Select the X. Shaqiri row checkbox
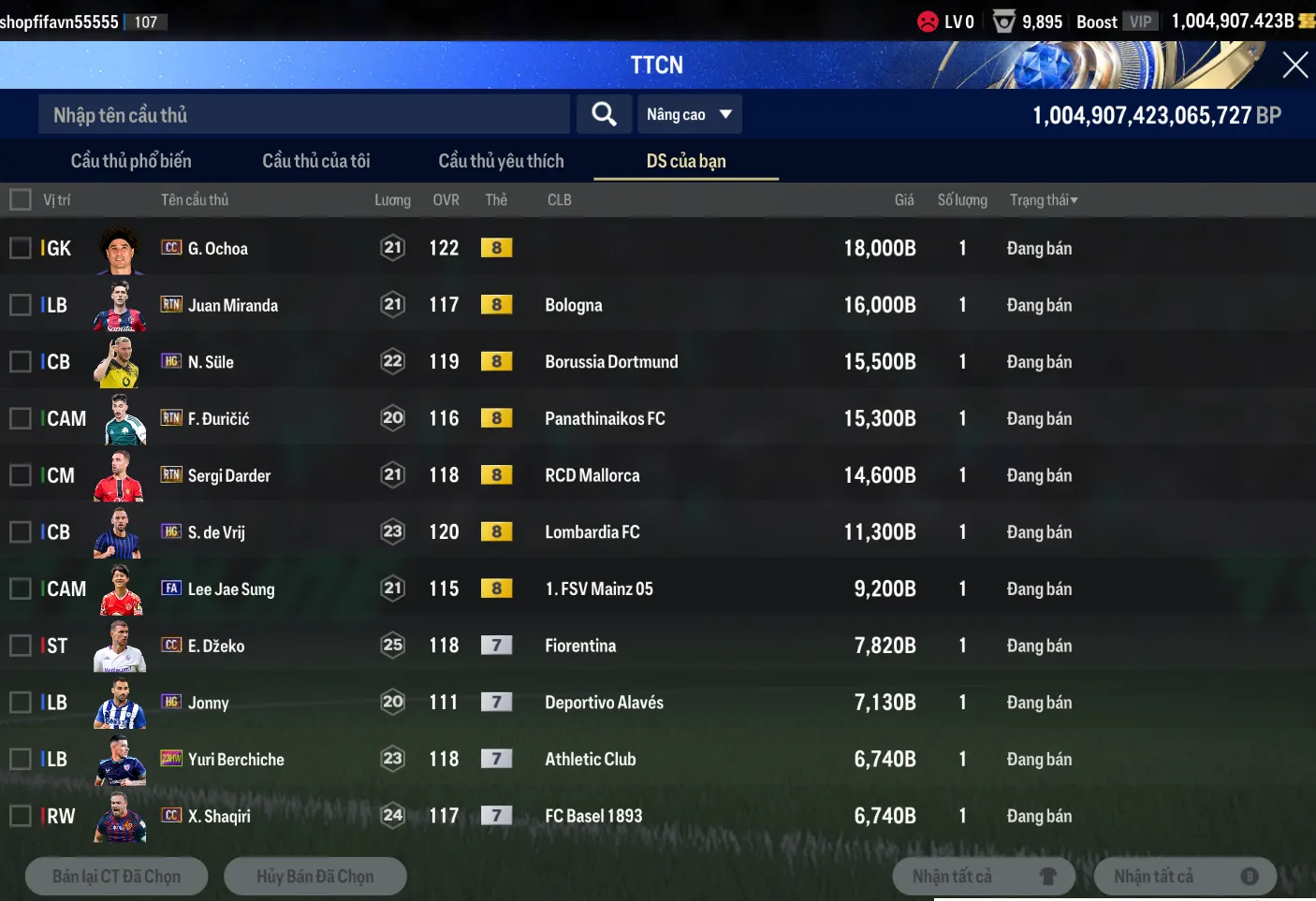Viewport: 1316px width, 901px height. point(21,816)
